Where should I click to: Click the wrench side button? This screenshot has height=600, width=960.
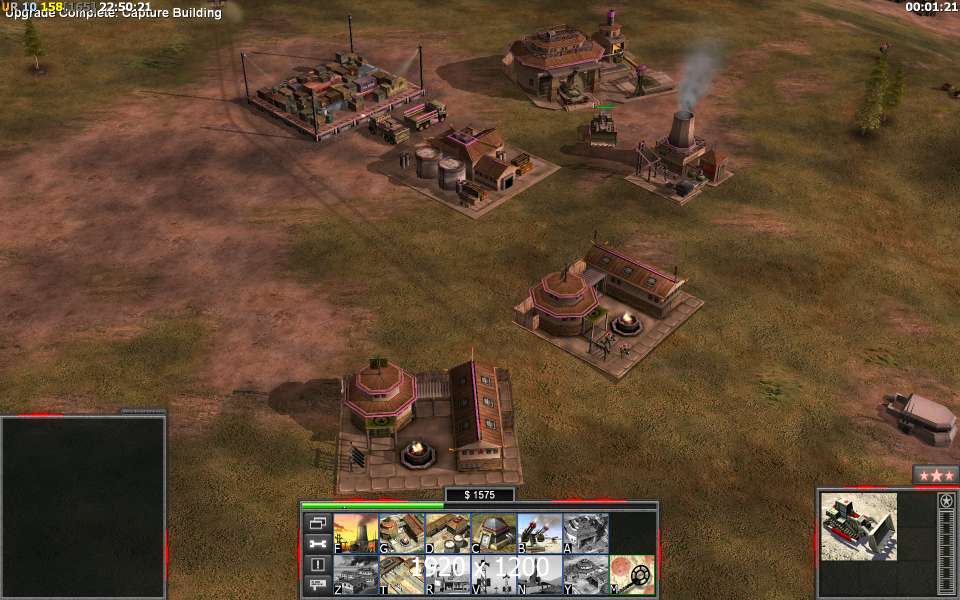point(318,544)
